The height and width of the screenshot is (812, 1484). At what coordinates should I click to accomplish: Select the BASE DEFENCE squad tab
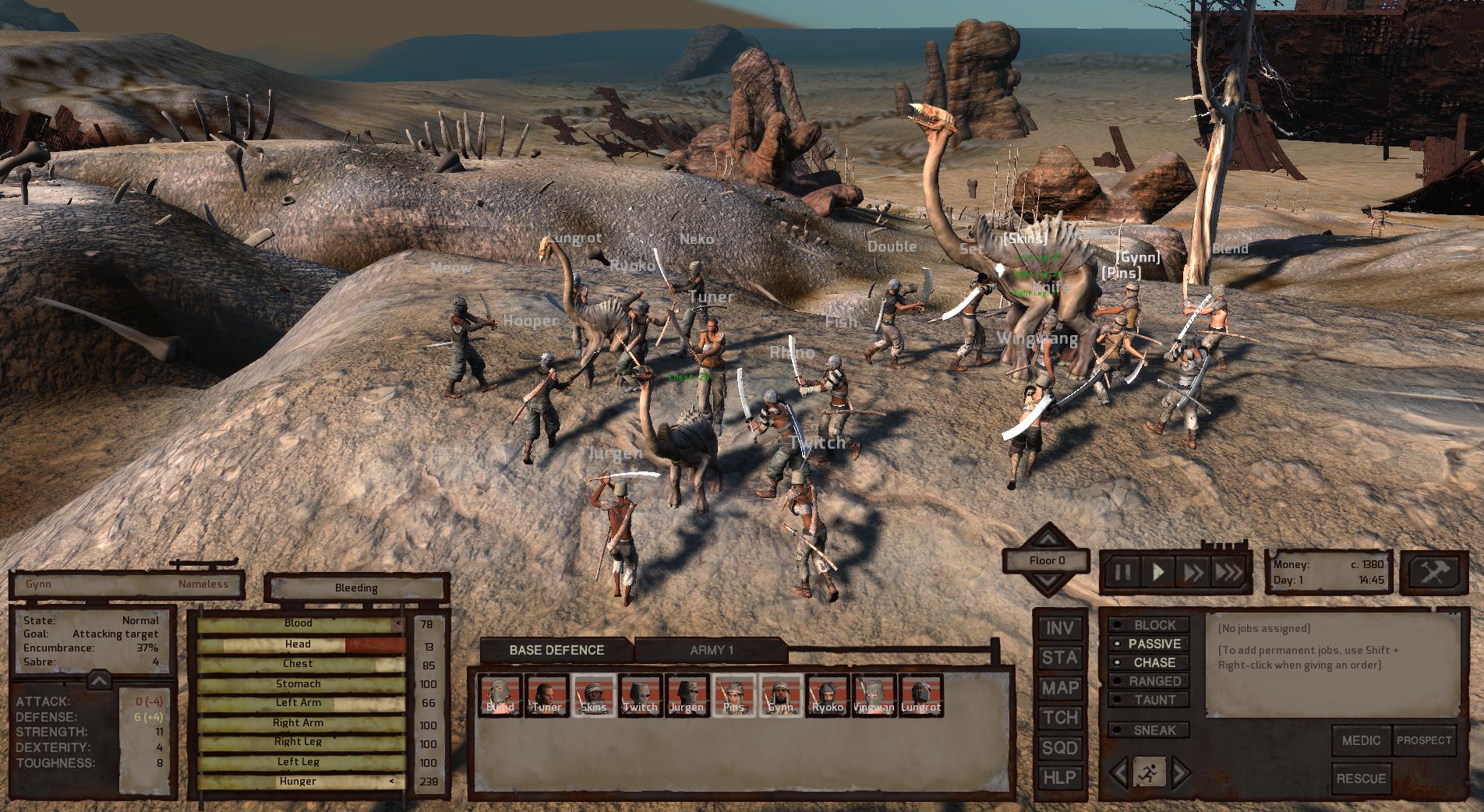(556, 649)
